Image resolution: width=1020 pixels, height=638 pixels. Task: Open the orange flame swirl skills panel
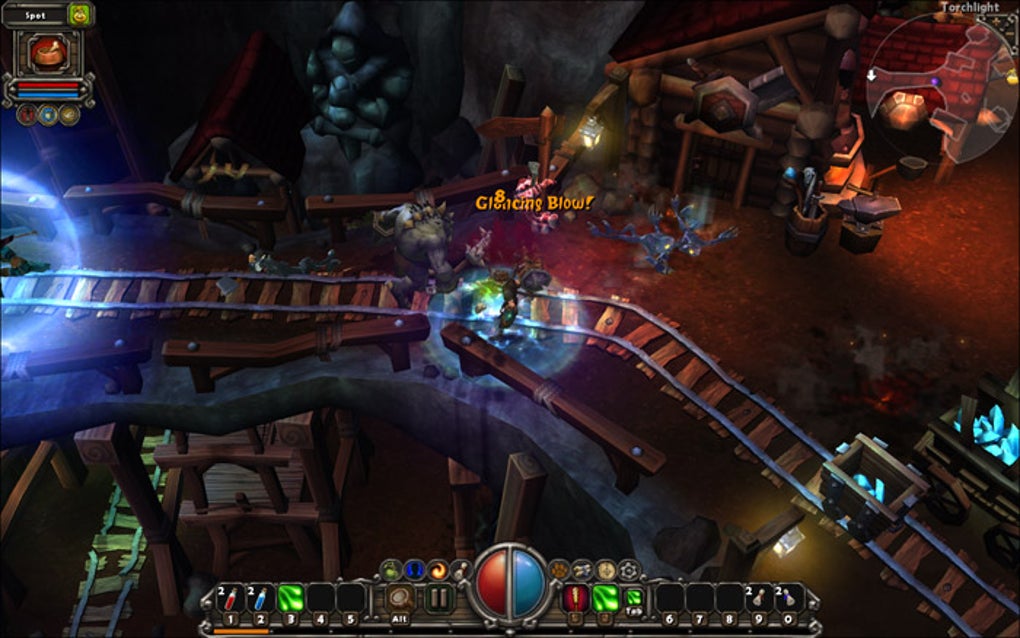point(438,571)
